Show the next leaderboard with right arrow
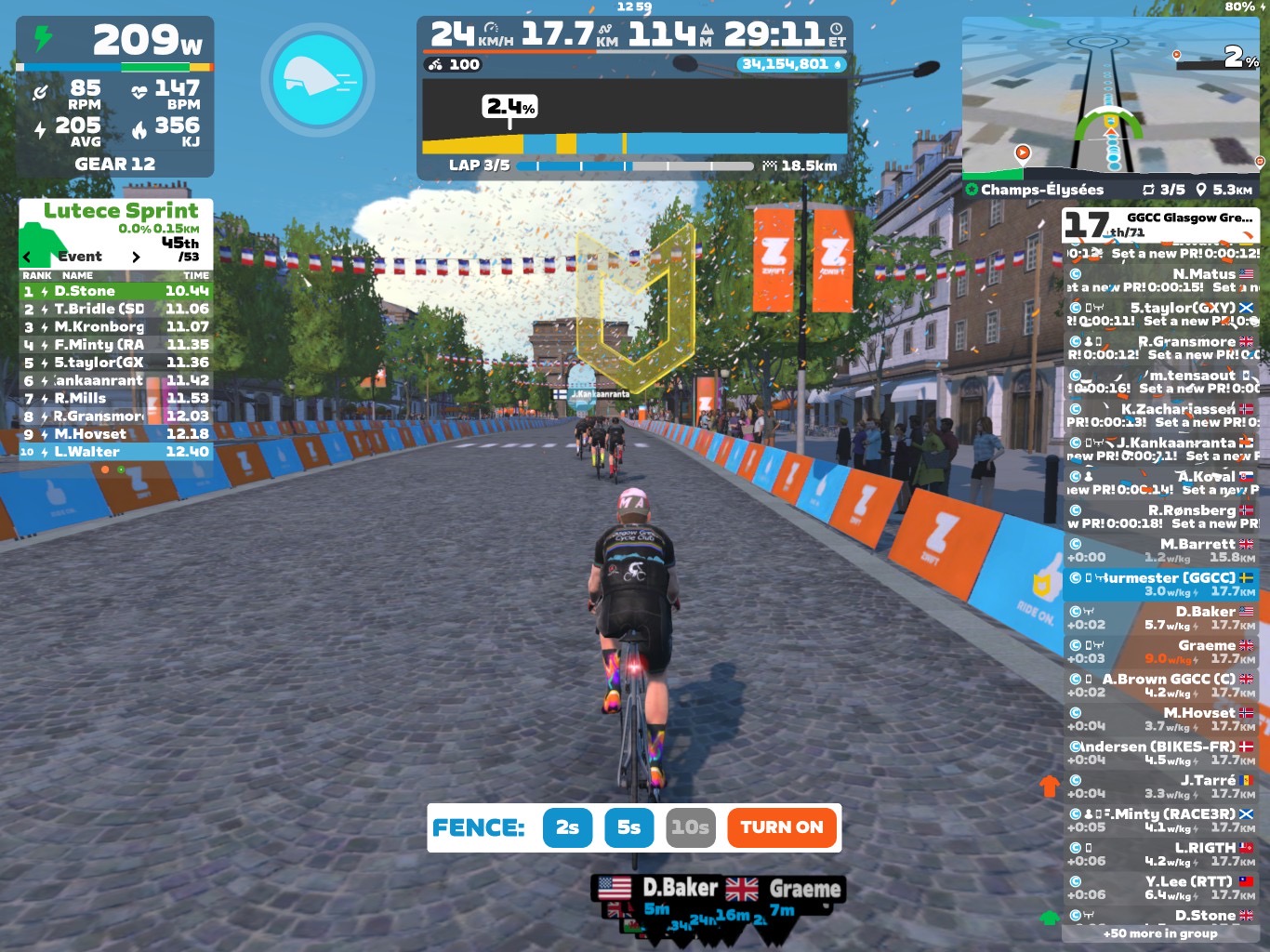 pos(136,257)
